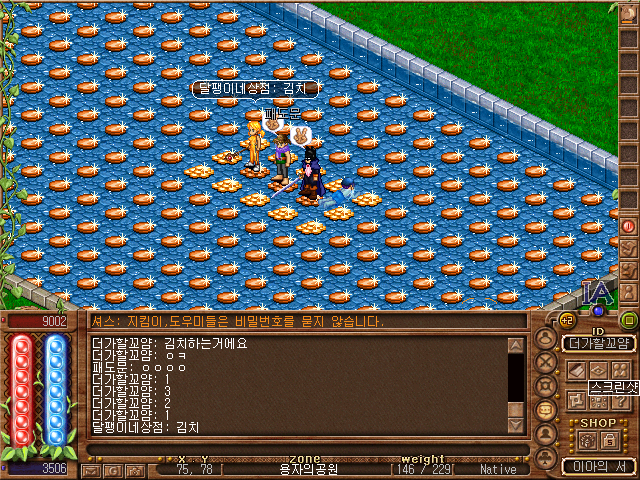Open the speech bubble chat round button
Viewport: 640px width, 480px height.
546,409
